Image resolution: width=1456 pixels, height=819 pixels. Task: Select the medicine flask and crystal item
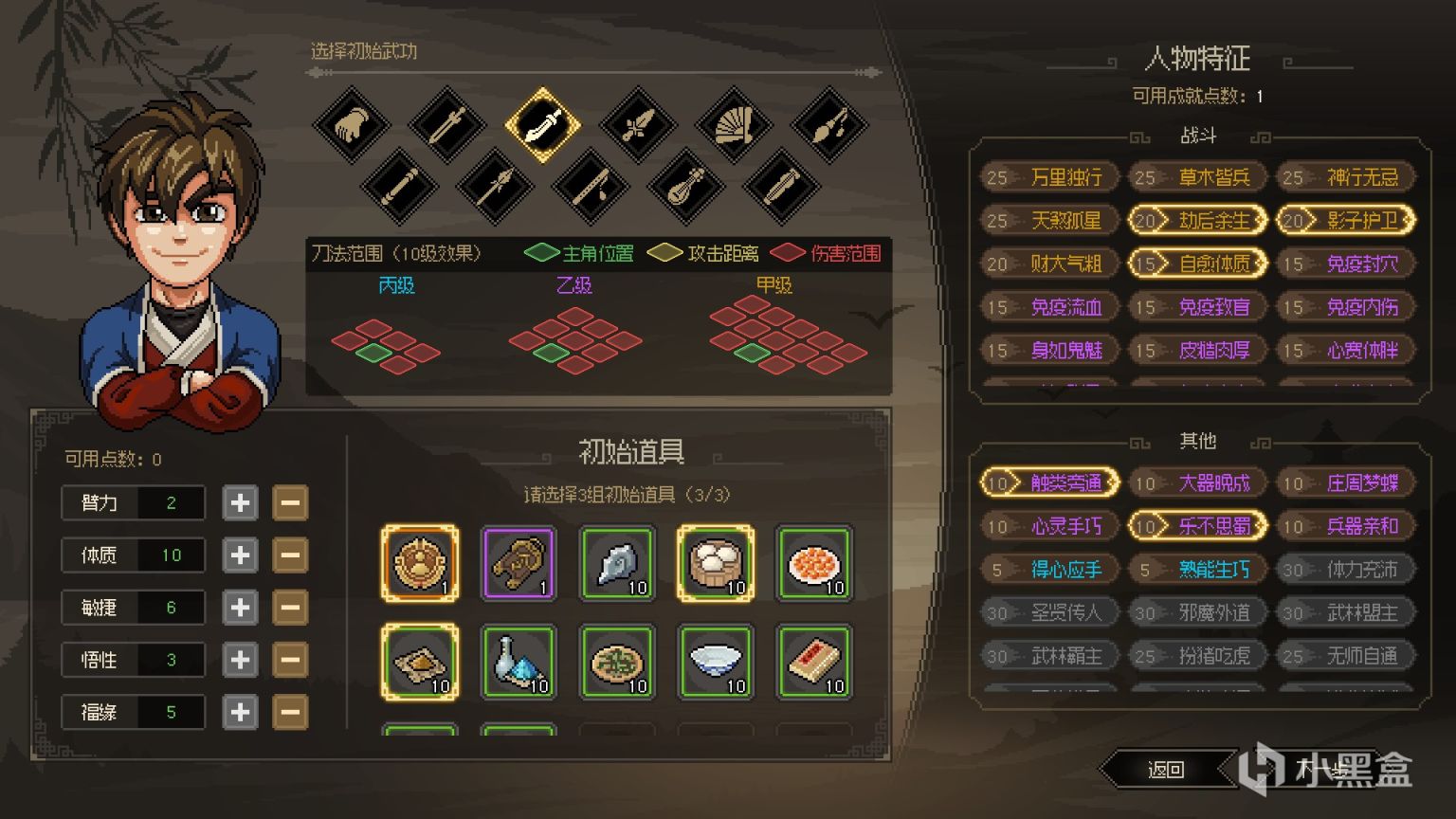(x=519, y=663)
